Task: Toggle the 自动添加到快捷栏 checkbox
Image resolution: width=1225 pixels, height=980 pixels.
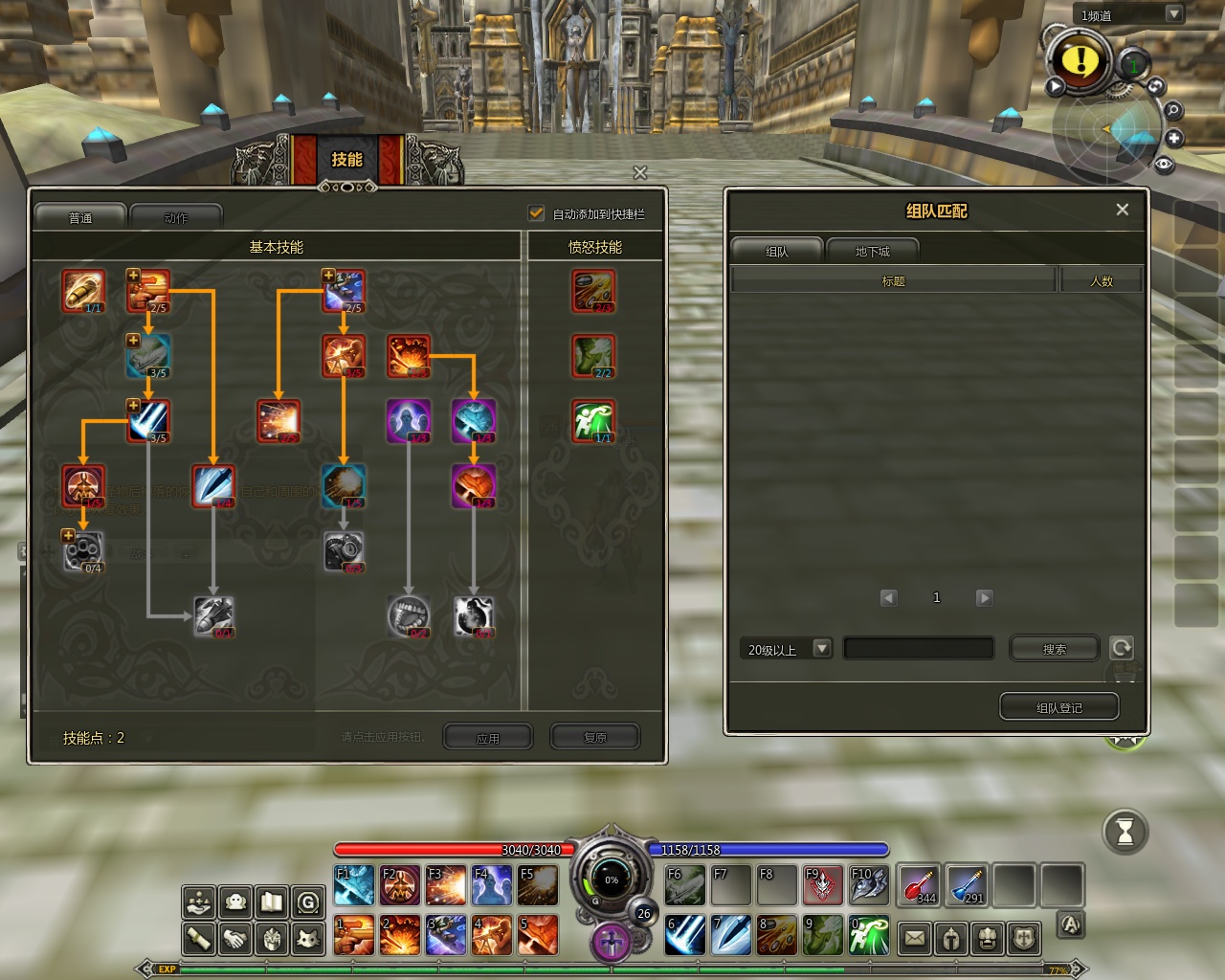Action: tap(537, 213)
